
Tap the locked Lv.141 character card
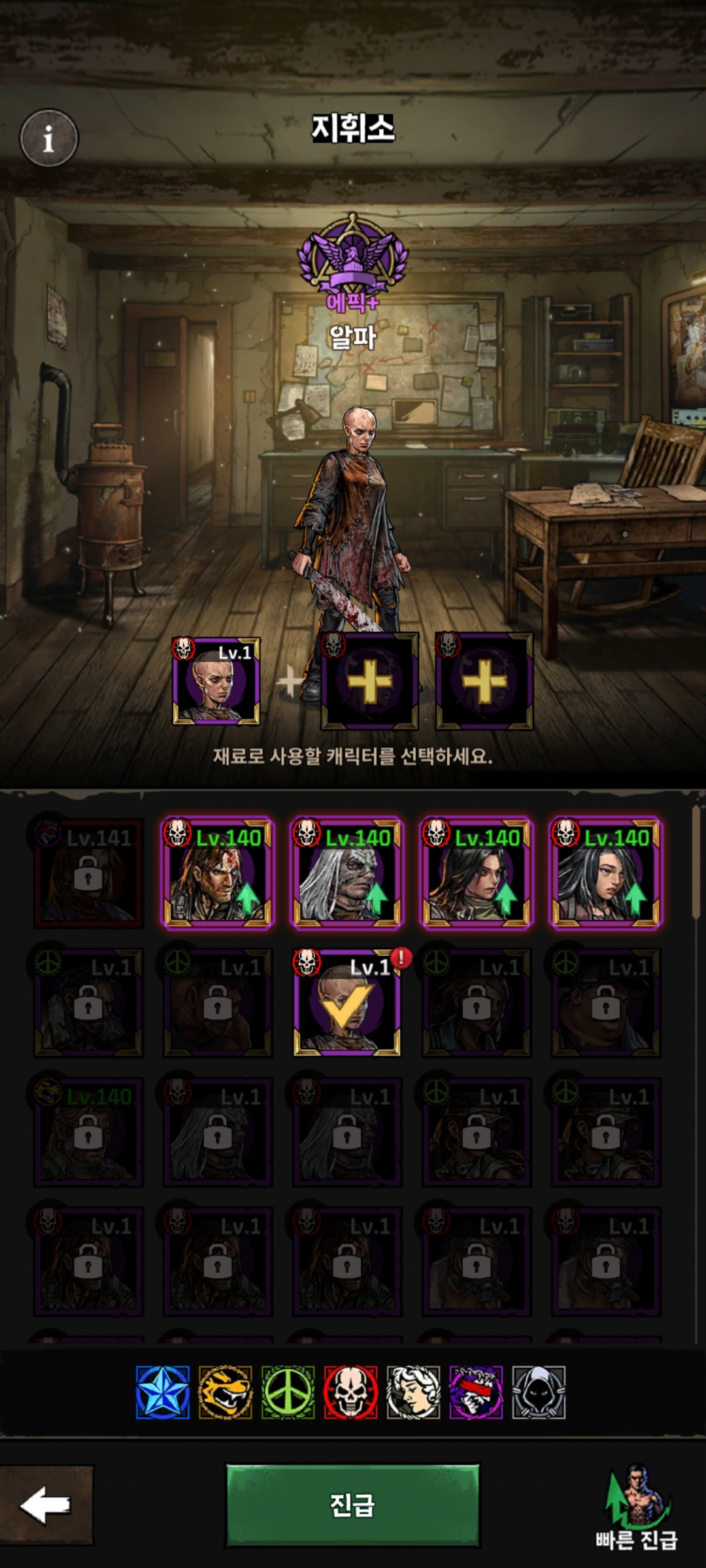point(88,874)
